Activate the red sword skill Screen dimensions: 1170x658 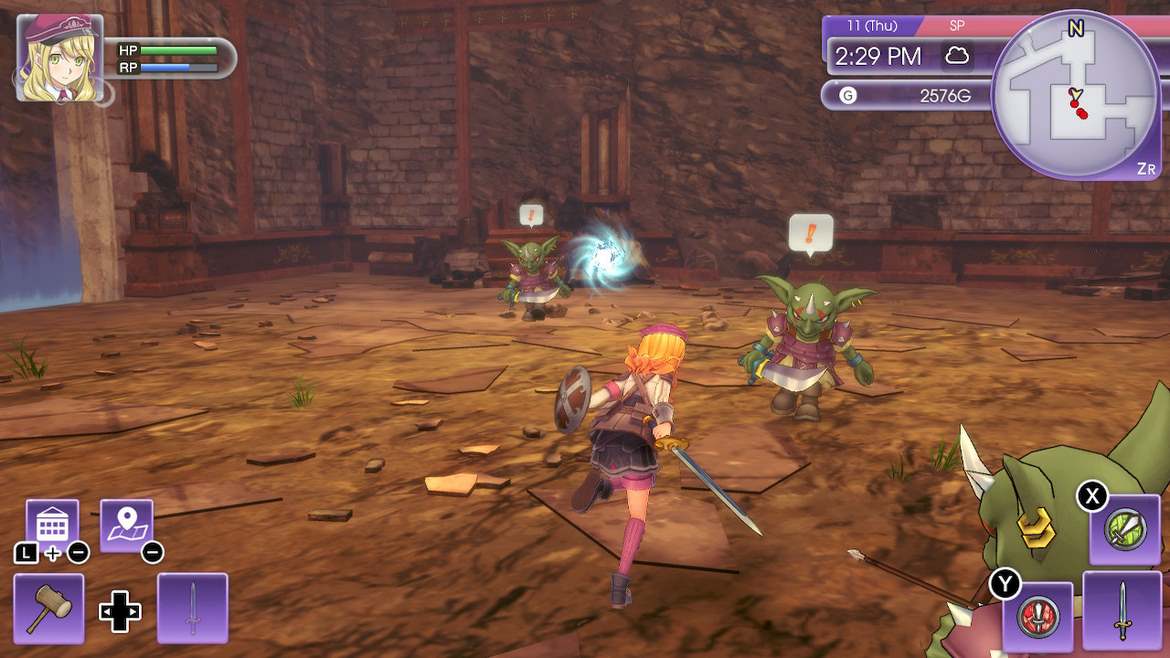pyautogui.click(x=1037, y=615)
